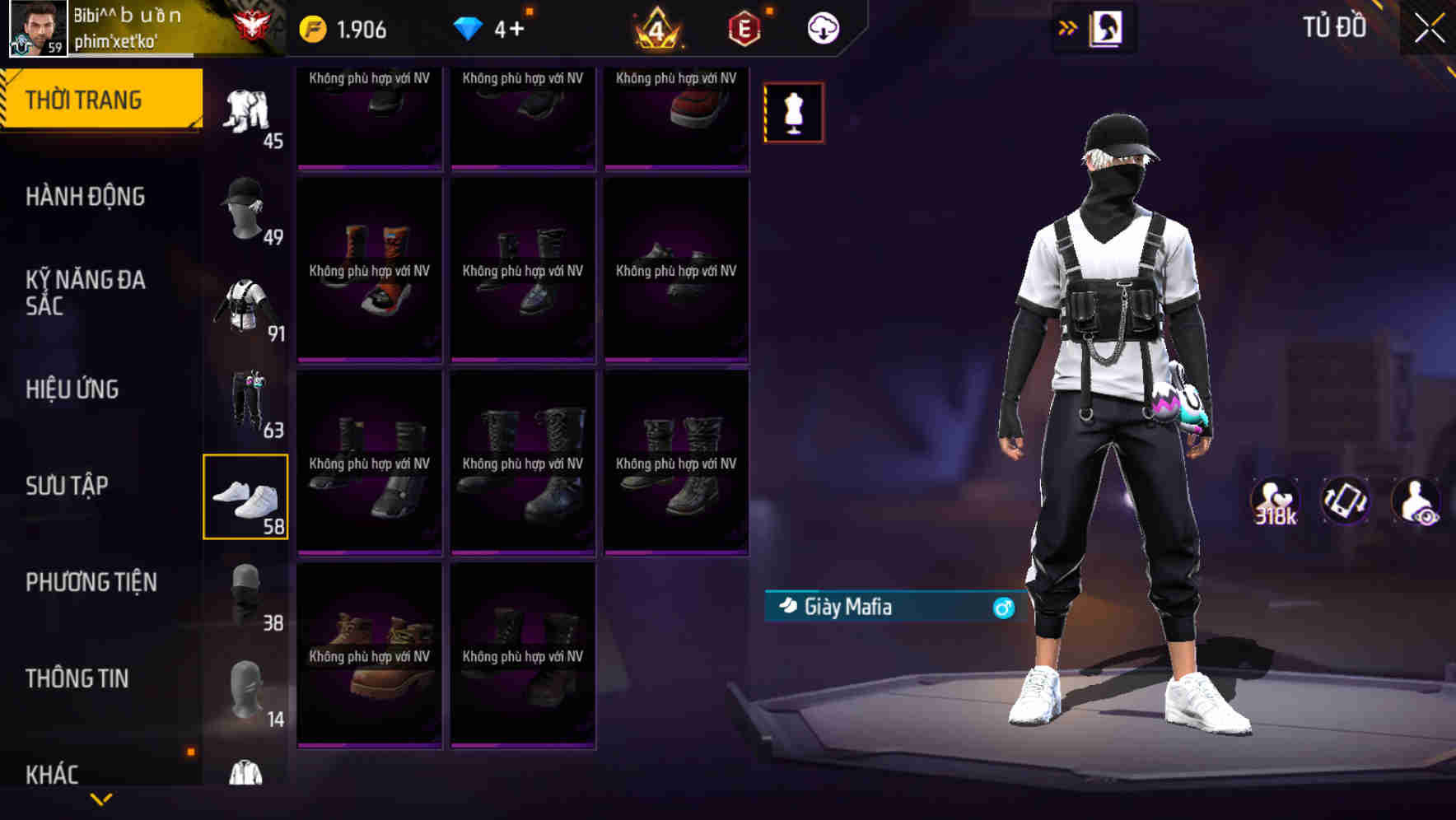Click the 318k likes icon

tap(1275, 502)
